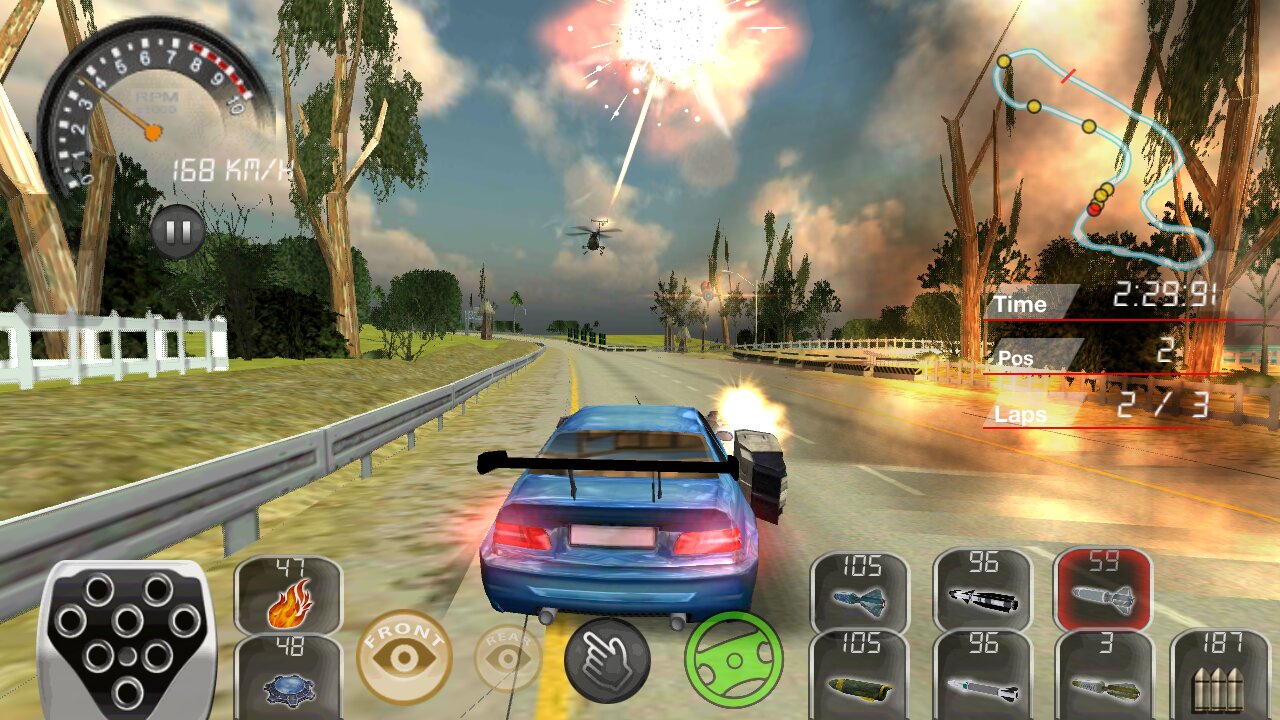The image size is (1280, 720).
Task: Launch the white slim rocket
Action: pyautogui.click(x=982, y=676)
